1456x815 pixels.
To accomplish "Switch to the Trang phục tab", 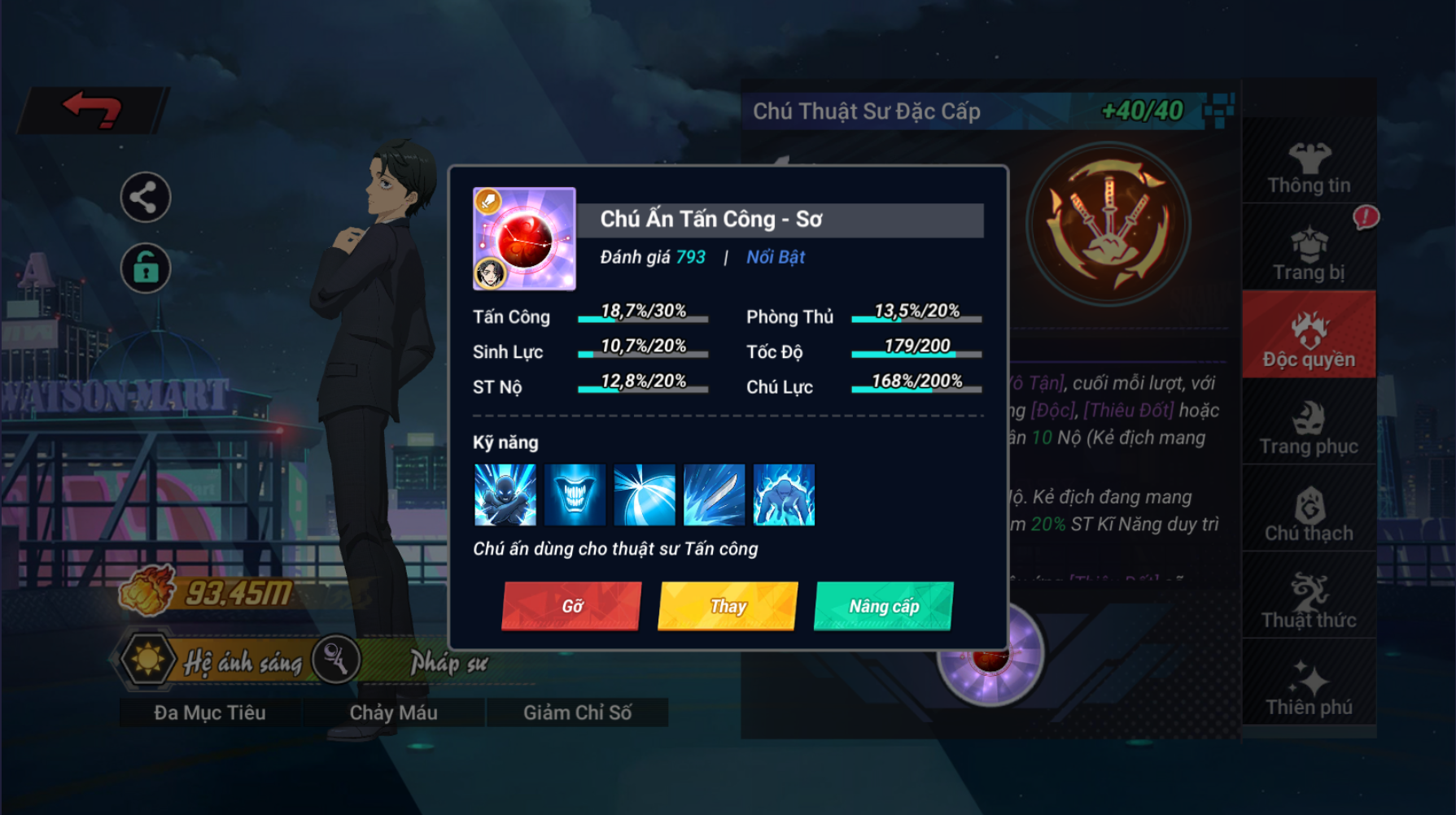I will pyautogui.click(x=1309, y=428).
